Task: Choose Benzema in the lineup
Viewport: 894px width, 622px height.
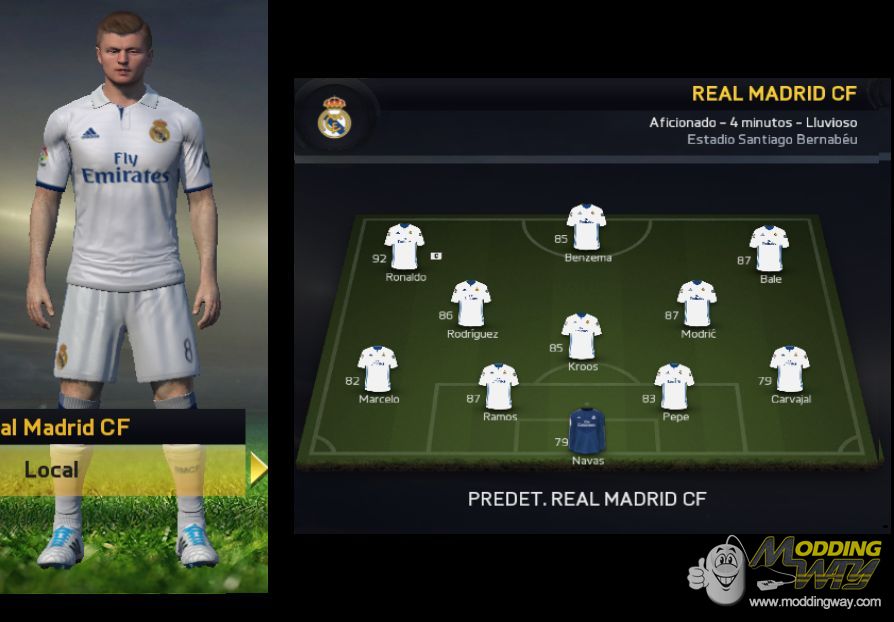Action: (586, 226)
